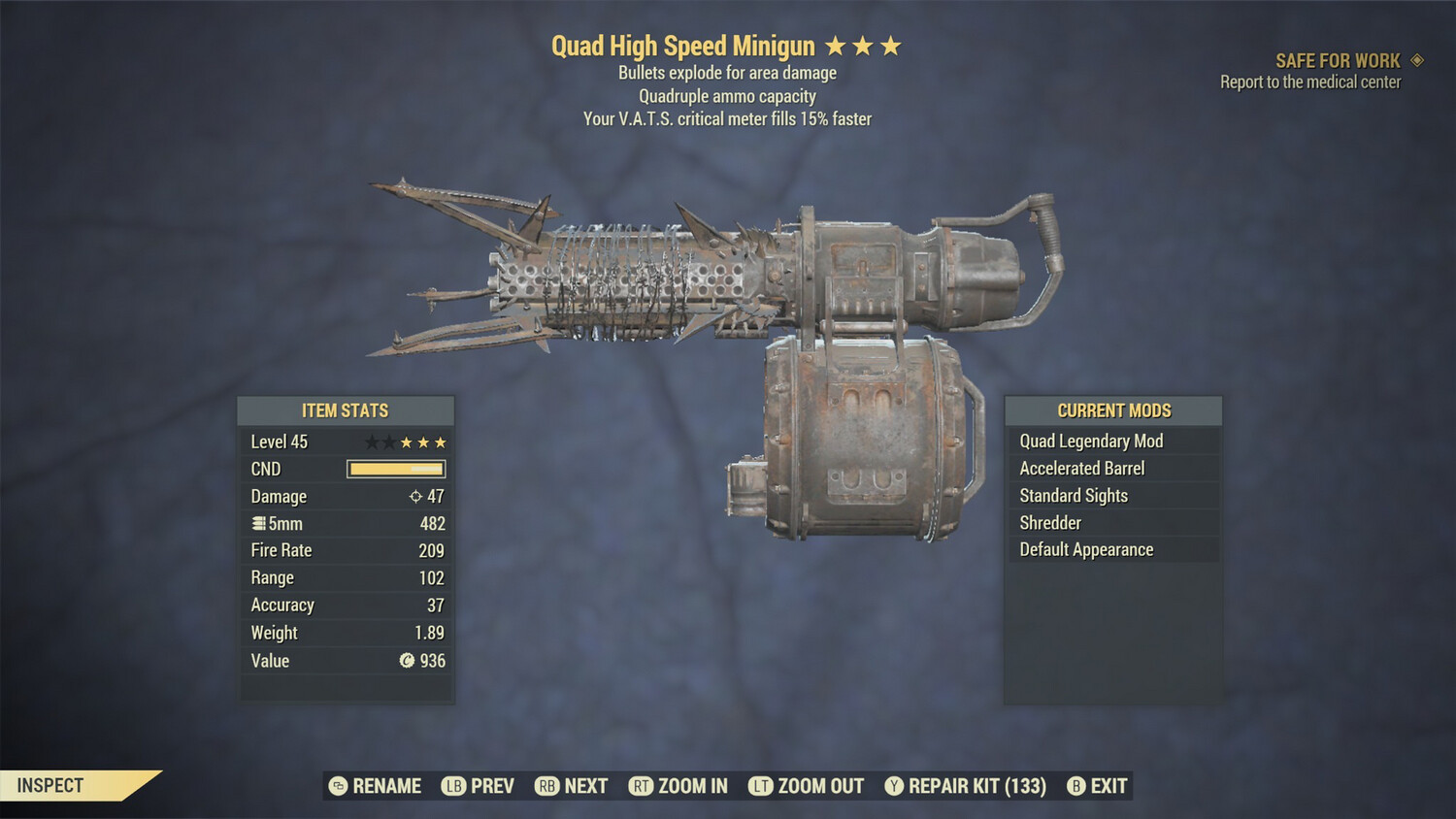Click the 5mm ammo icon in Item Stats
The width and height of the screenshot is (1456, 819).
coord(257,523)
